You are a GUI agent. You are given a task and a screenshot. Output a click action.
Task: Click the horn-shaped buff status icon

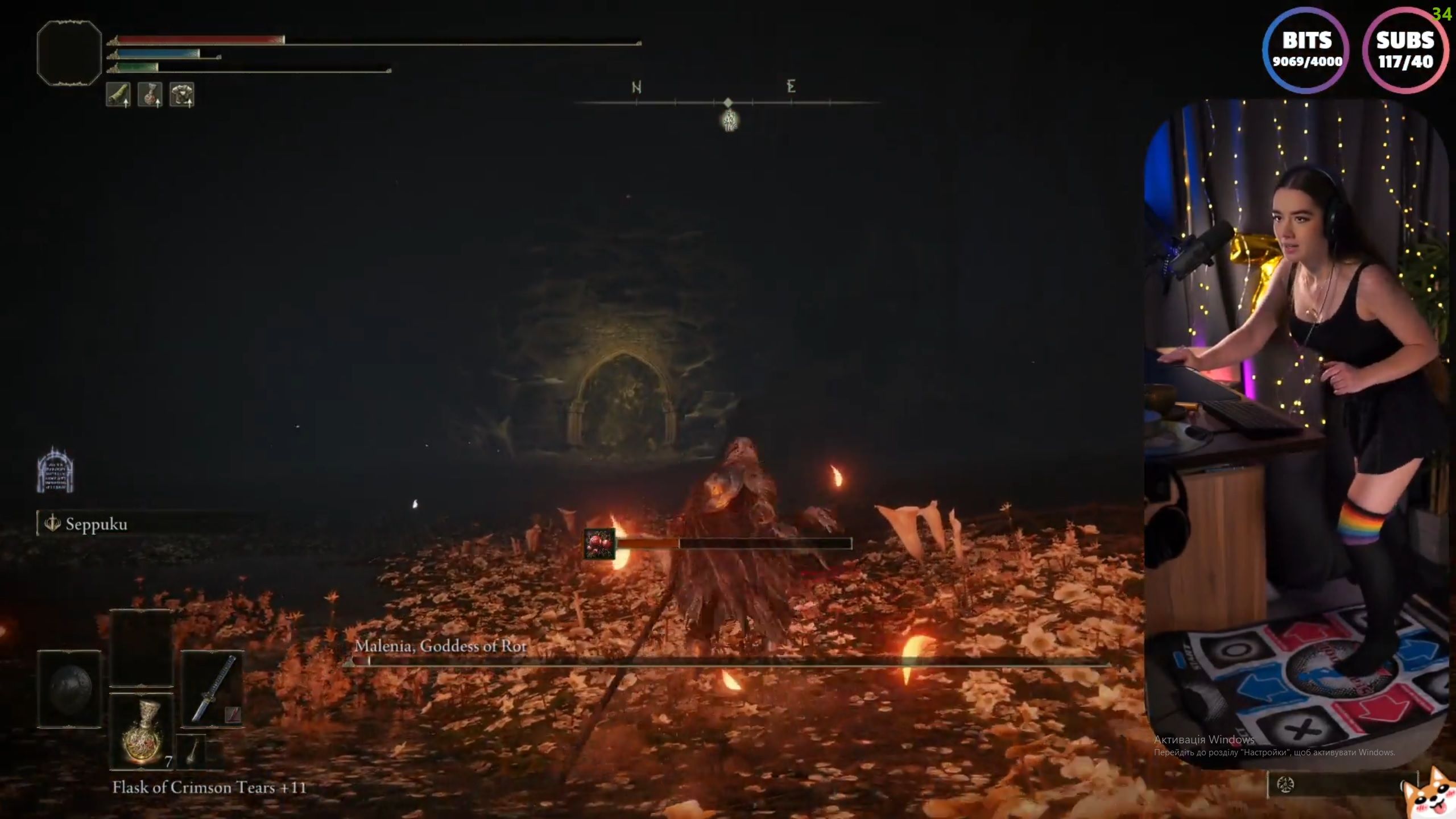(x=118, y=94)
